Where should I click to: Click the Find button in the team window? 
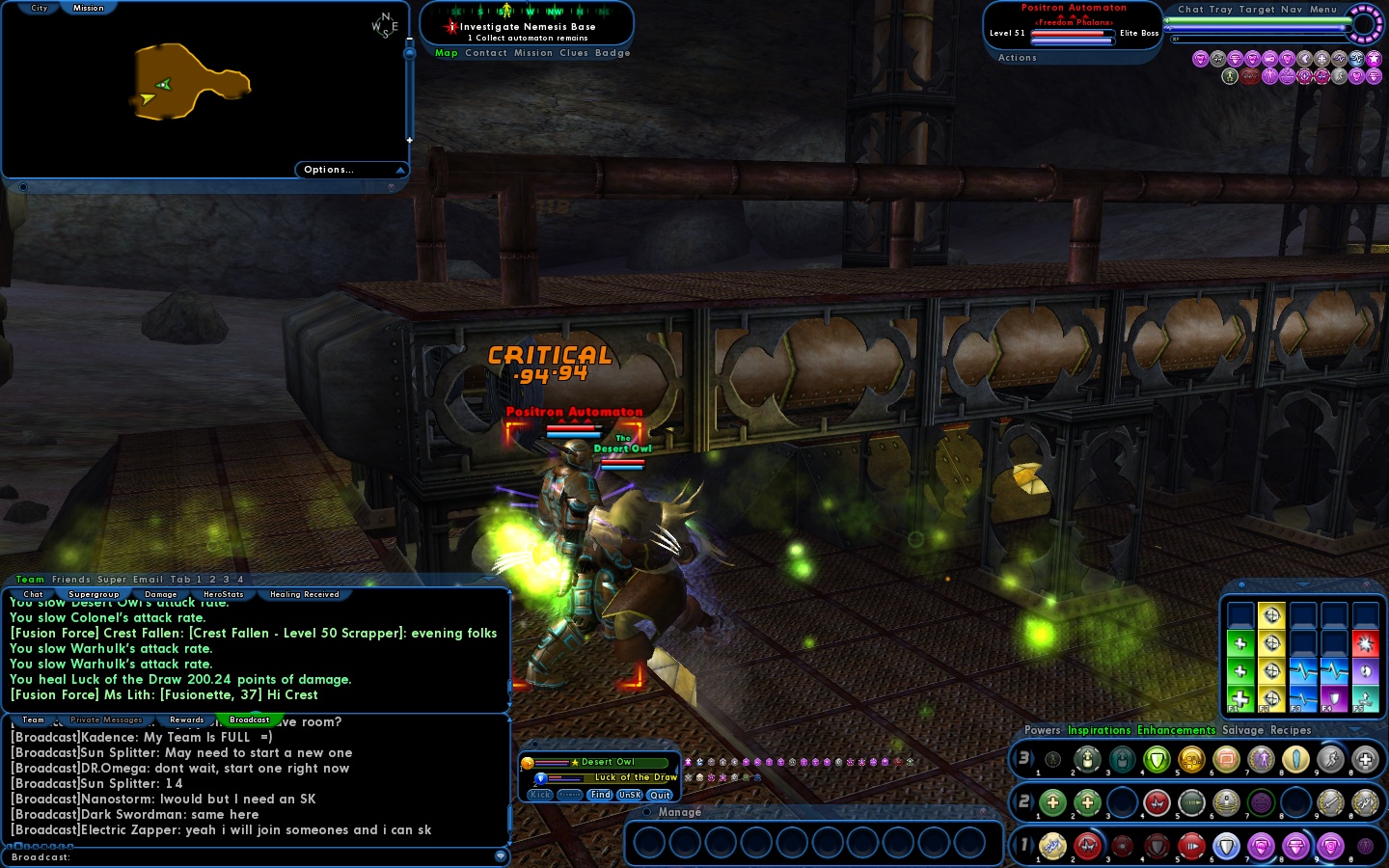coord(601,796)
